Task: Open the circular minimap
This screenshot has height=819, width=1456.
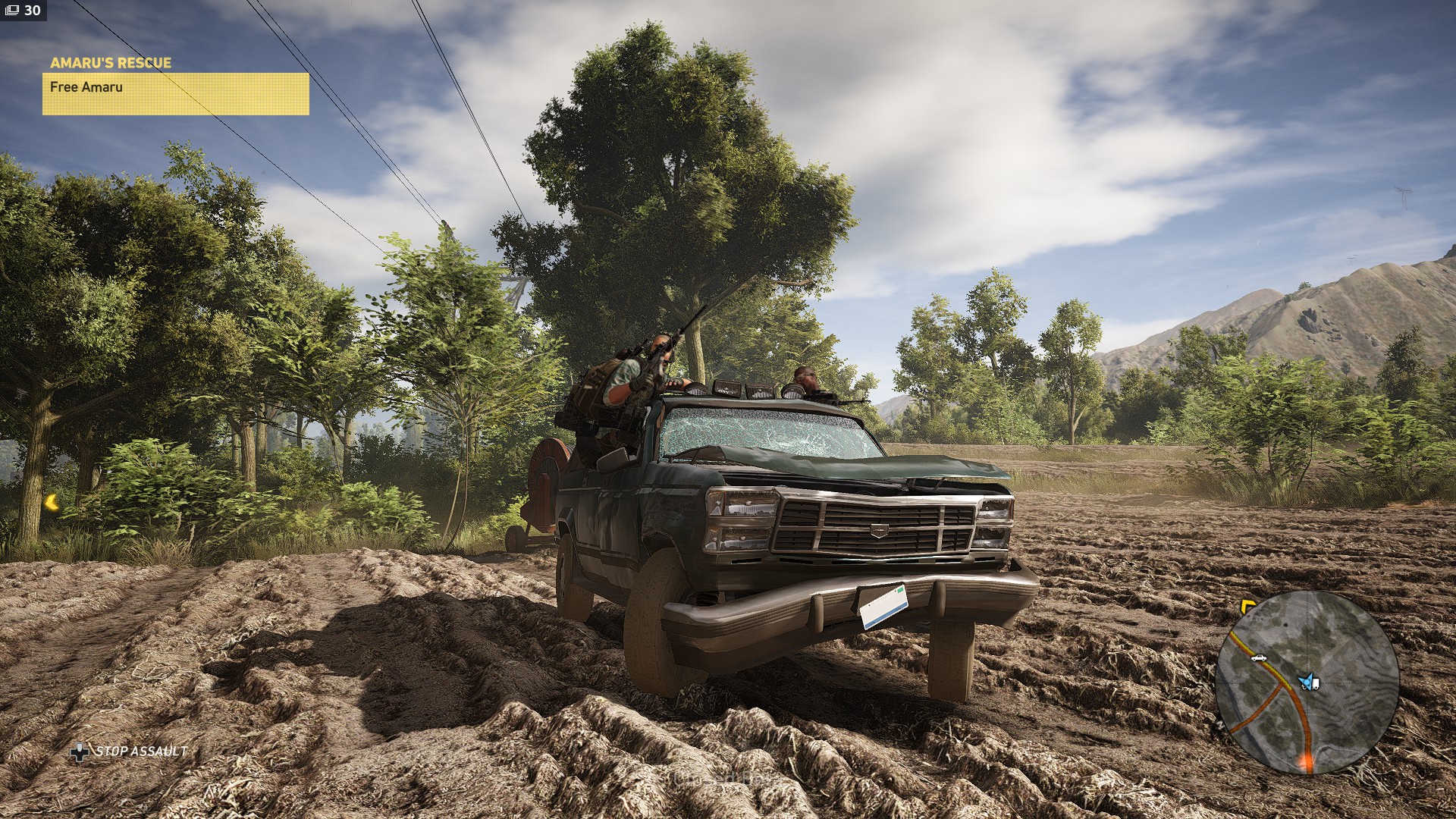Action: 1307,682
